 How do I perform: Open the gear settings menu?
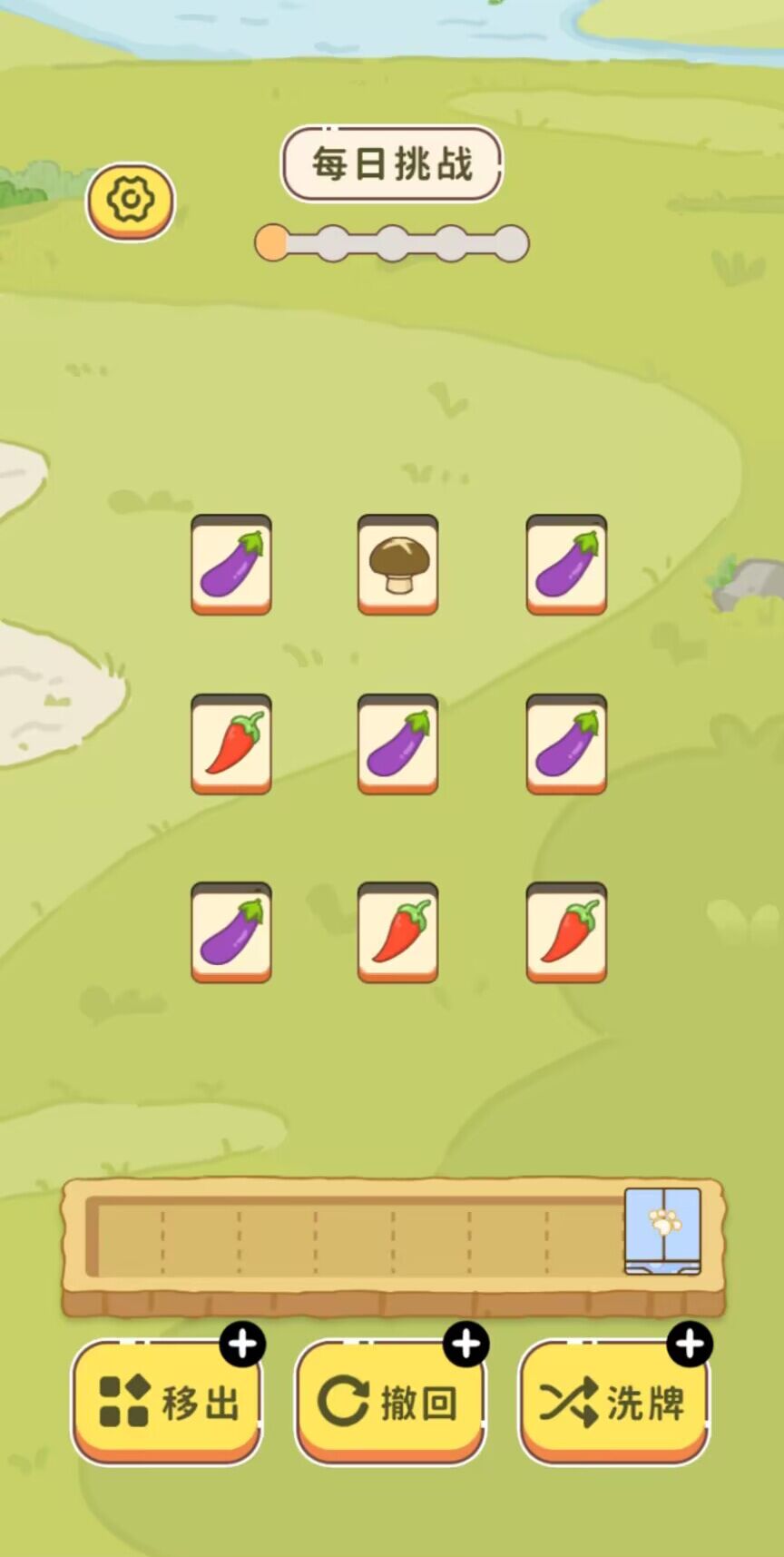click(x=131, y=200)
